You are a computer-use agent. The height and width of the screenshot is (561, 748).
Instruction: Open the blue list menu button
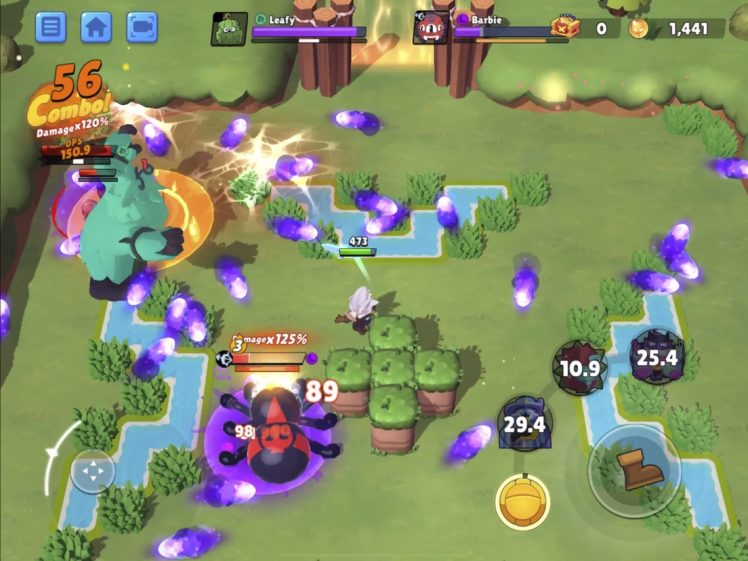pos(50,27)
